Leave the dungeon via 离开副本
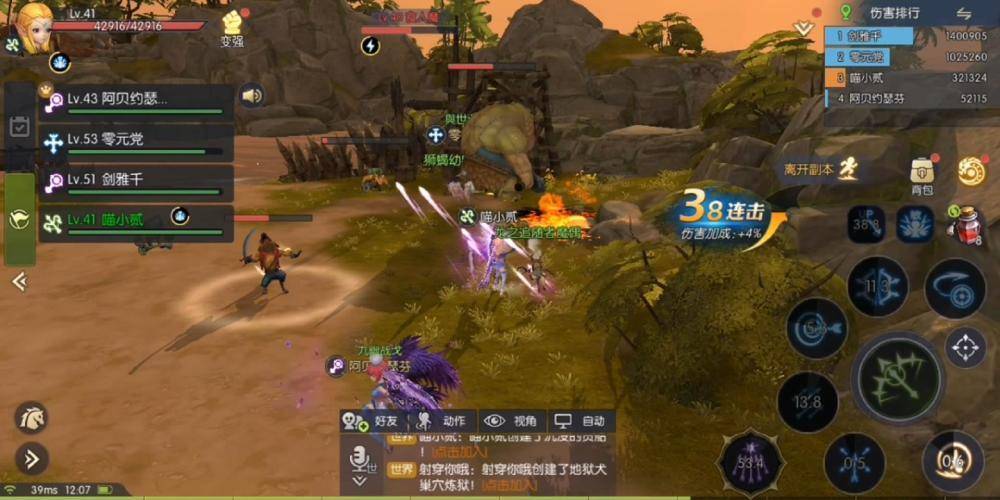Image resolution: width=1000 pixels, height=500 pixels. [820, 169]
